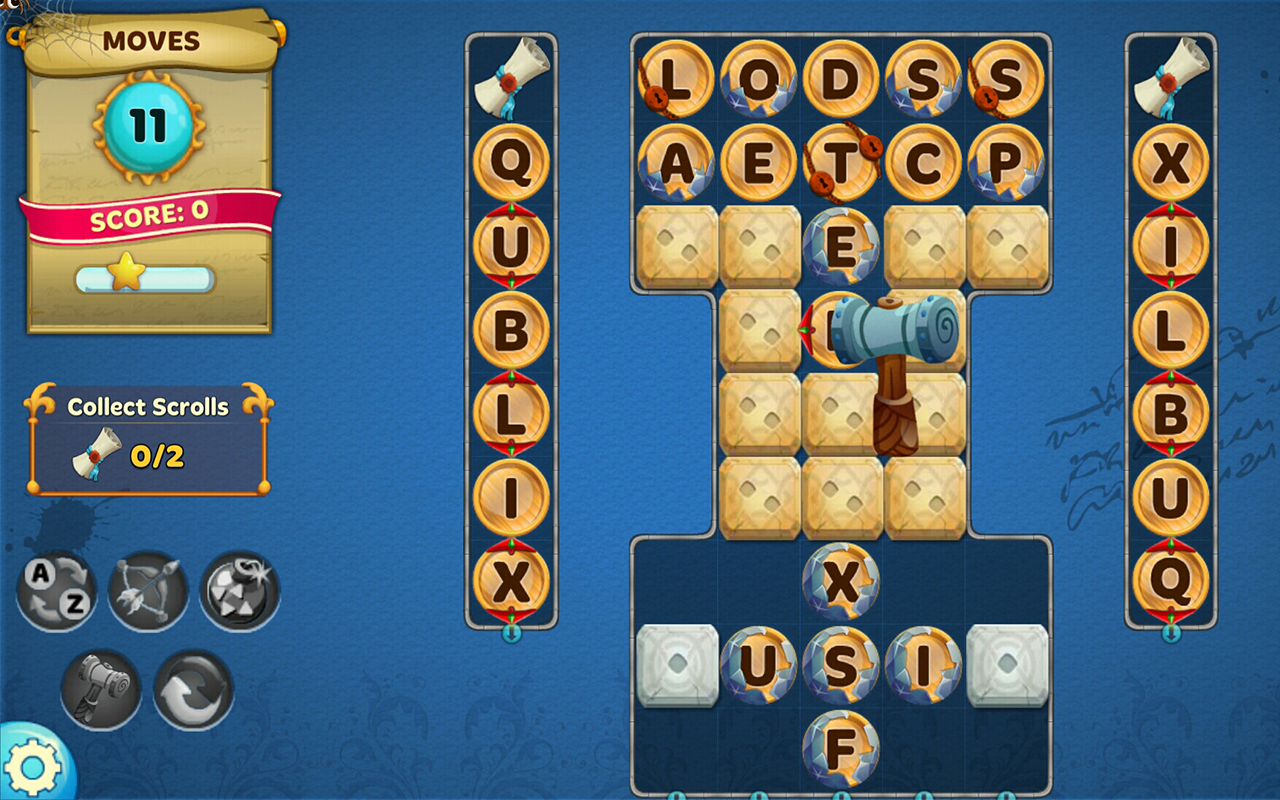
Task: Use the gem bomb booster
Action: 237,590
